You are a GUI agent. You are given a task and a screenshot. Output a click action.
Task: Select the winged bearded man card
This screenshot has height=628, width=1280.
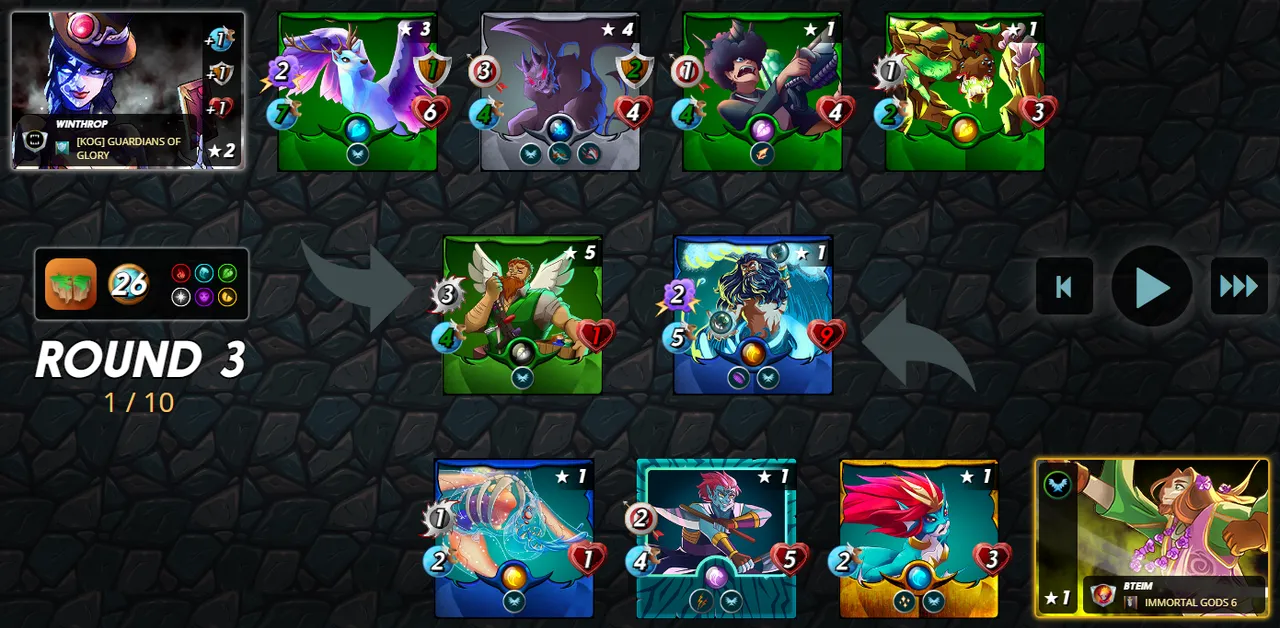coord(522,315)
